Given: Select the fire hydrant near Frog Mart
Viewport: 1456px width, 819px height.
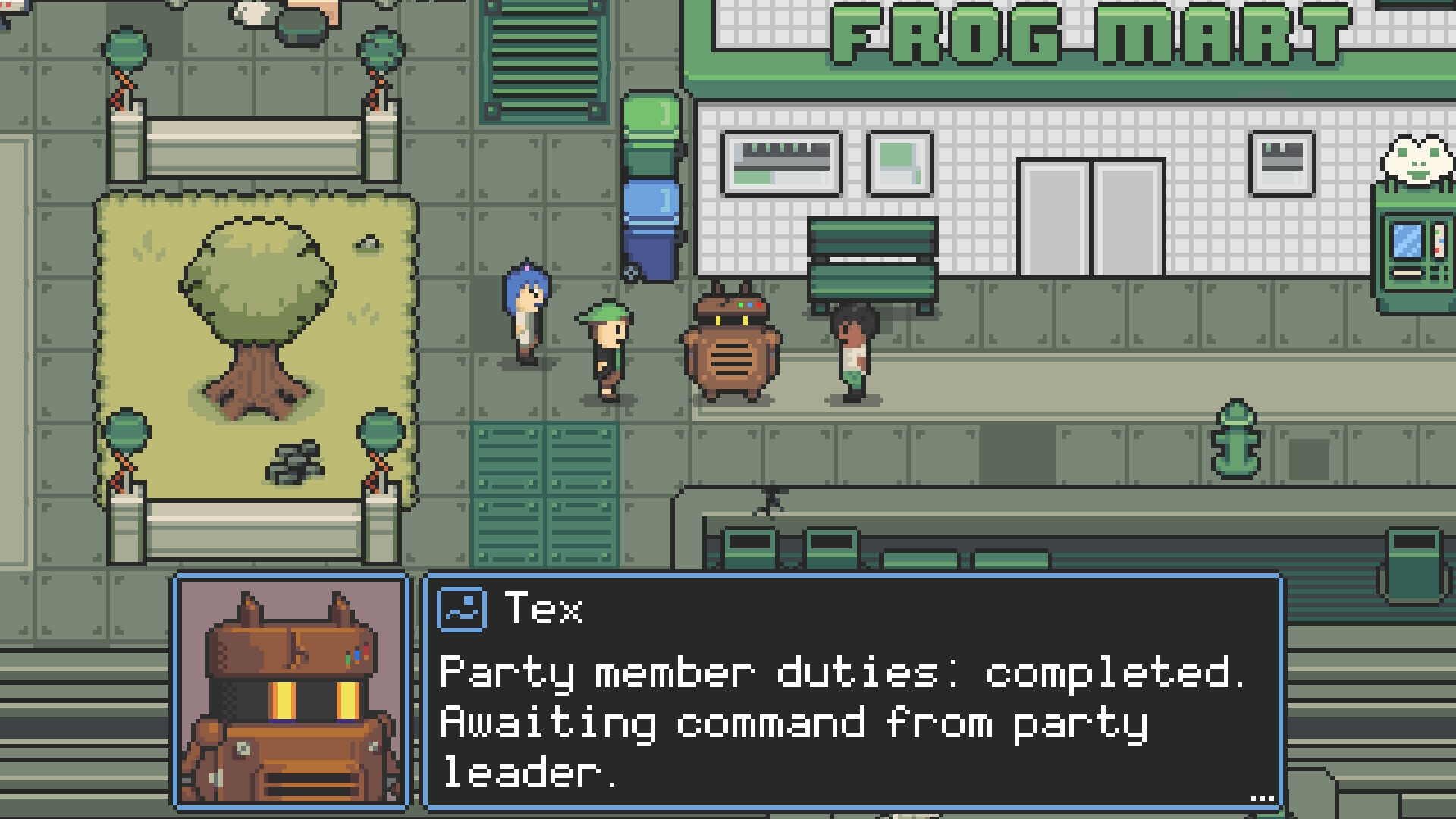Looking at the screenshot, I should (x=1235, y=440).
